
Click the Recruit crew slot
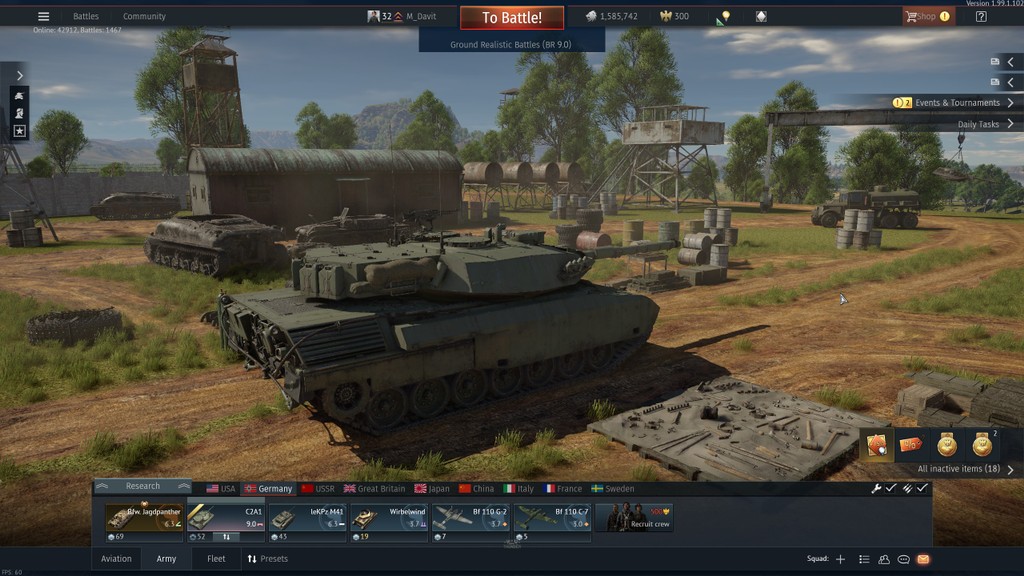tap(634, 517)
